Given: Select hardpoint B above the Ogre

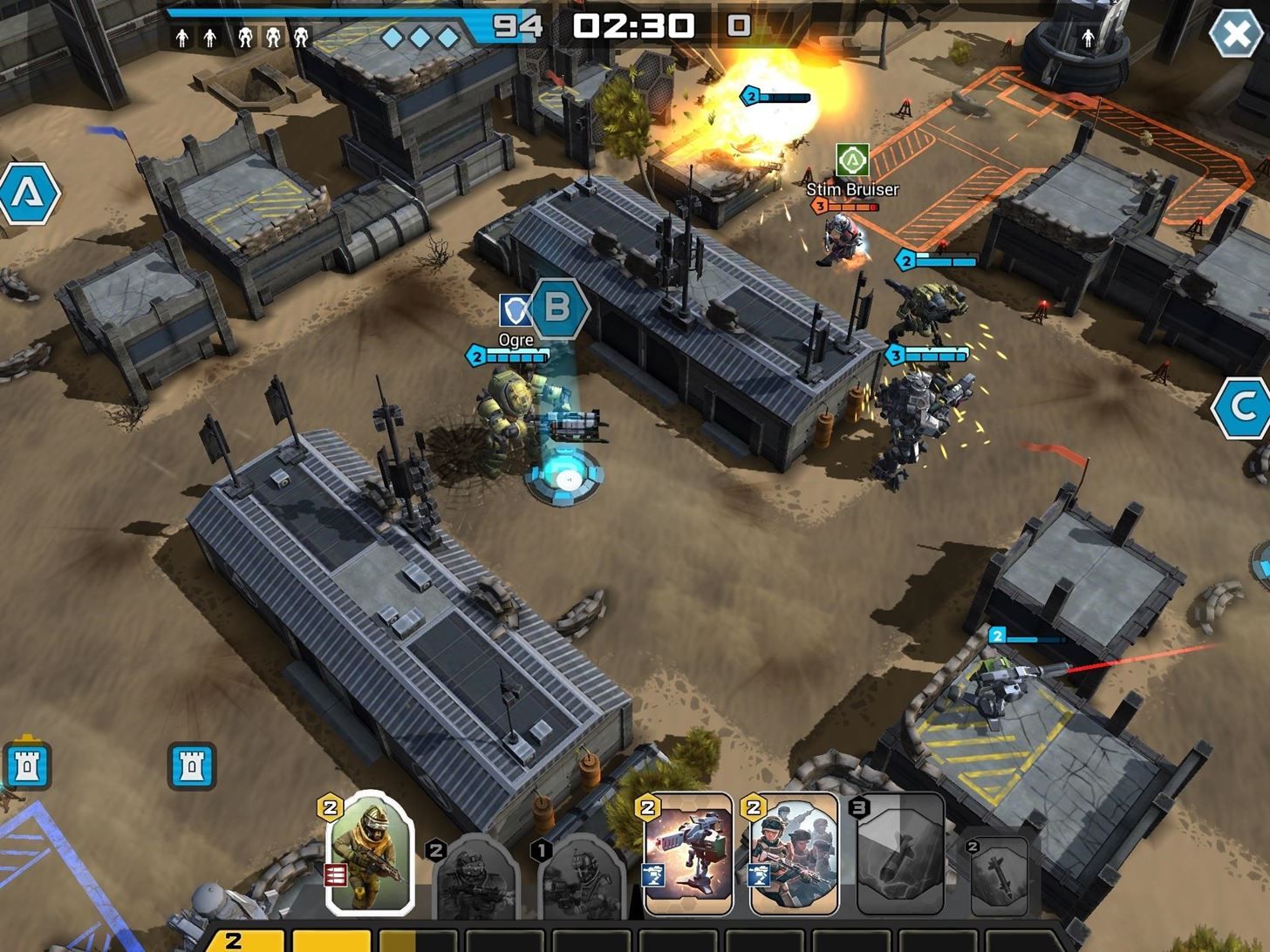Looking at the screenshot, I should click(558, 308).
